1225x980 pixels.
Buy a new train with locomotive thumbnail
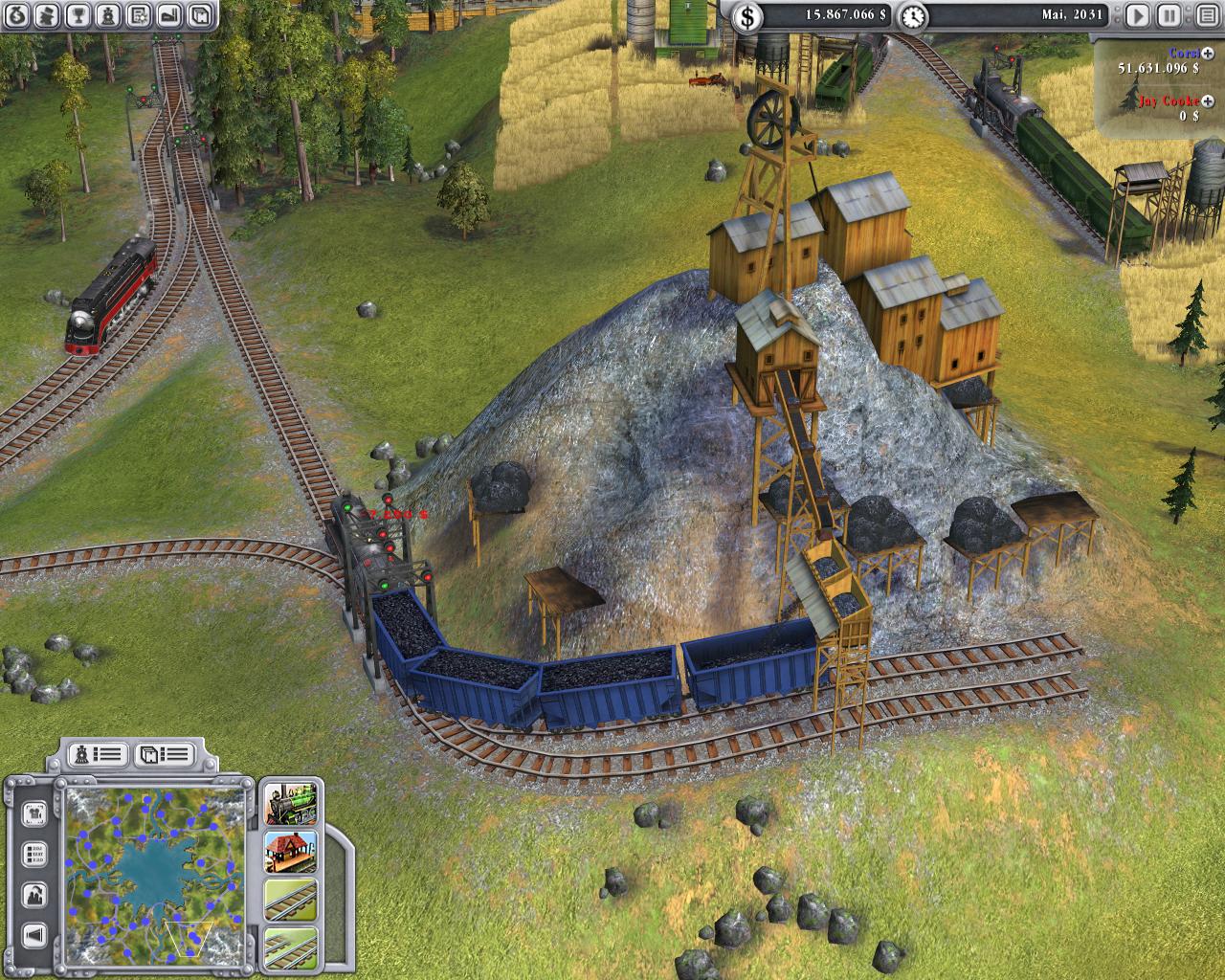tap(291, 804)
